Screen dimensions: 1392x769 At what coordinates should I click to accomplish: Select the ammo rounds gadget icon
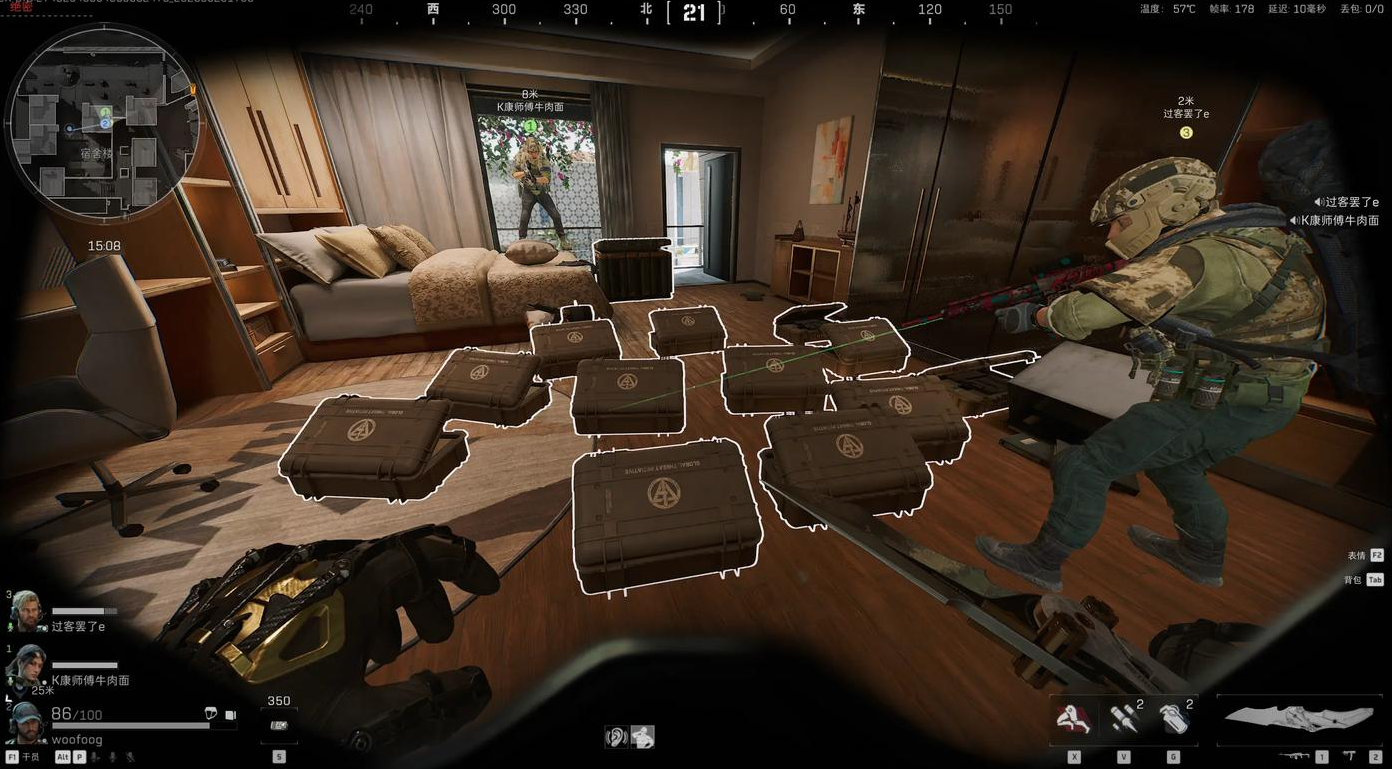click(1124, 720)
